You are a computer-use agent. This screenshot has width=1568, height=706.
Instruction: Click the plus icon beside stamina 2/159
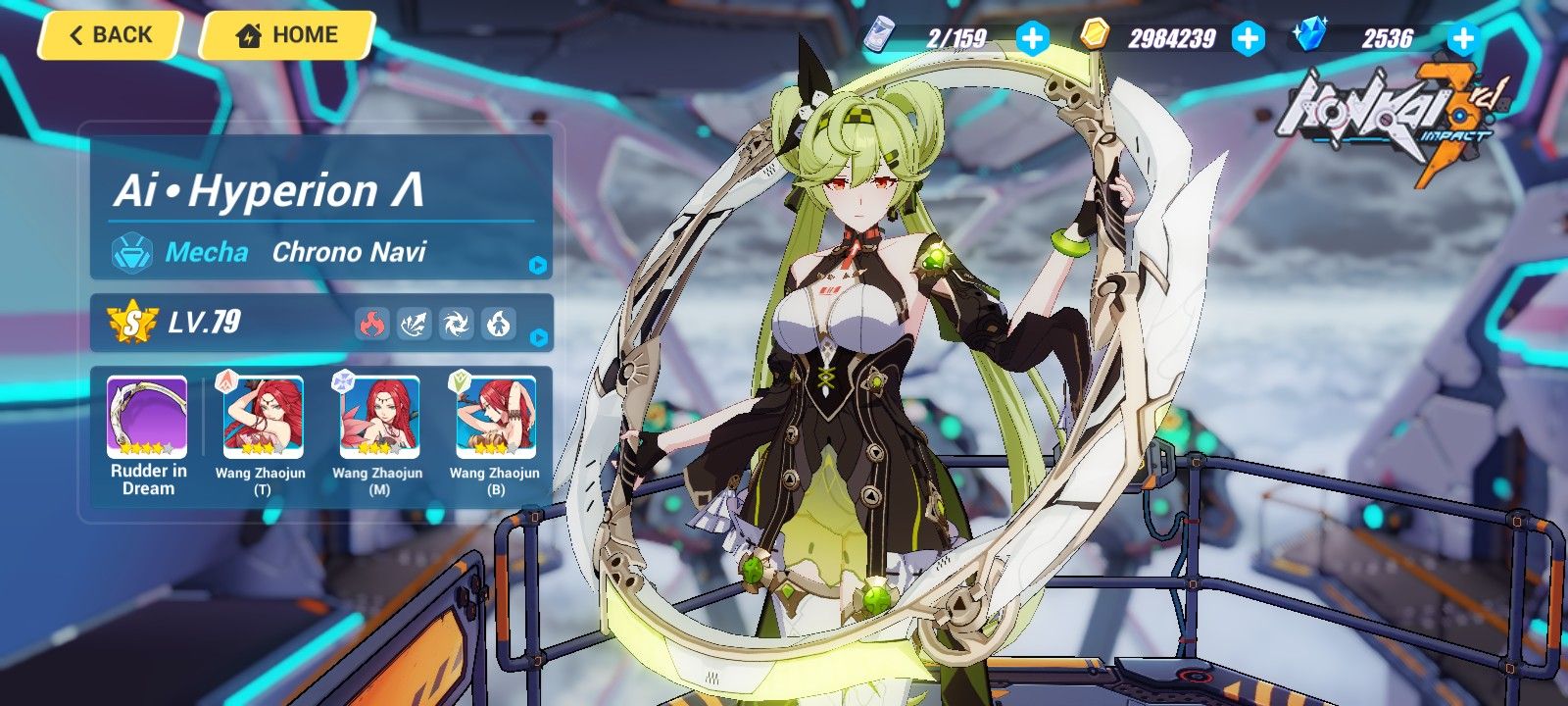click(x=1031, y=37)
